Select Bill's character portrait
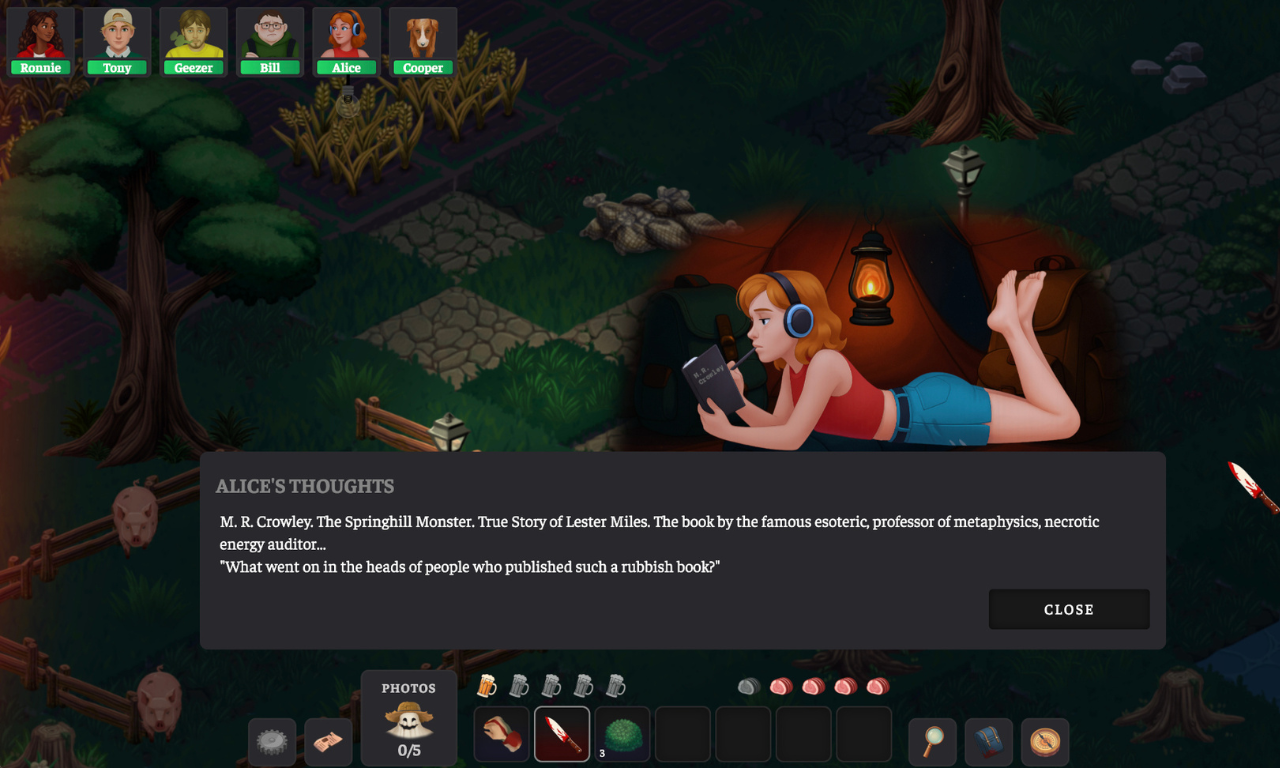 tap(270, 42)
